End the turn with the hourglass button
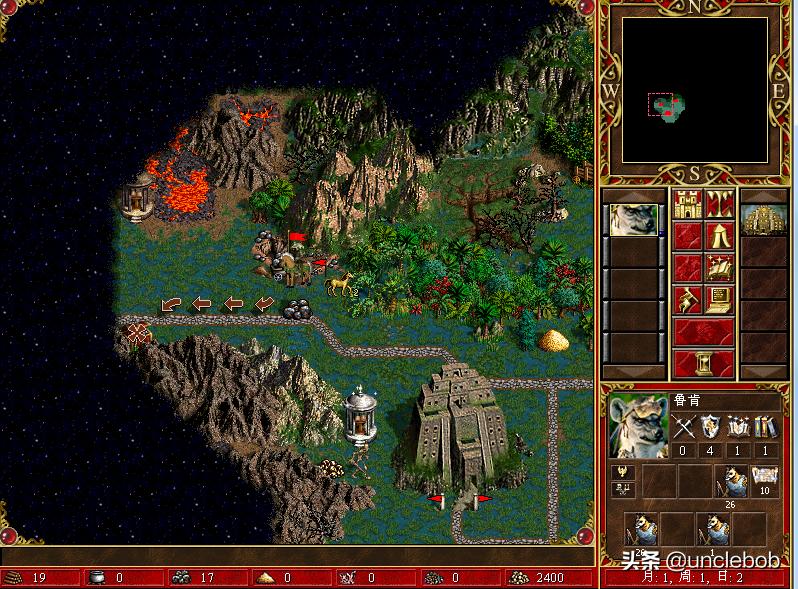798x589 pixels. tap(702, 362)
